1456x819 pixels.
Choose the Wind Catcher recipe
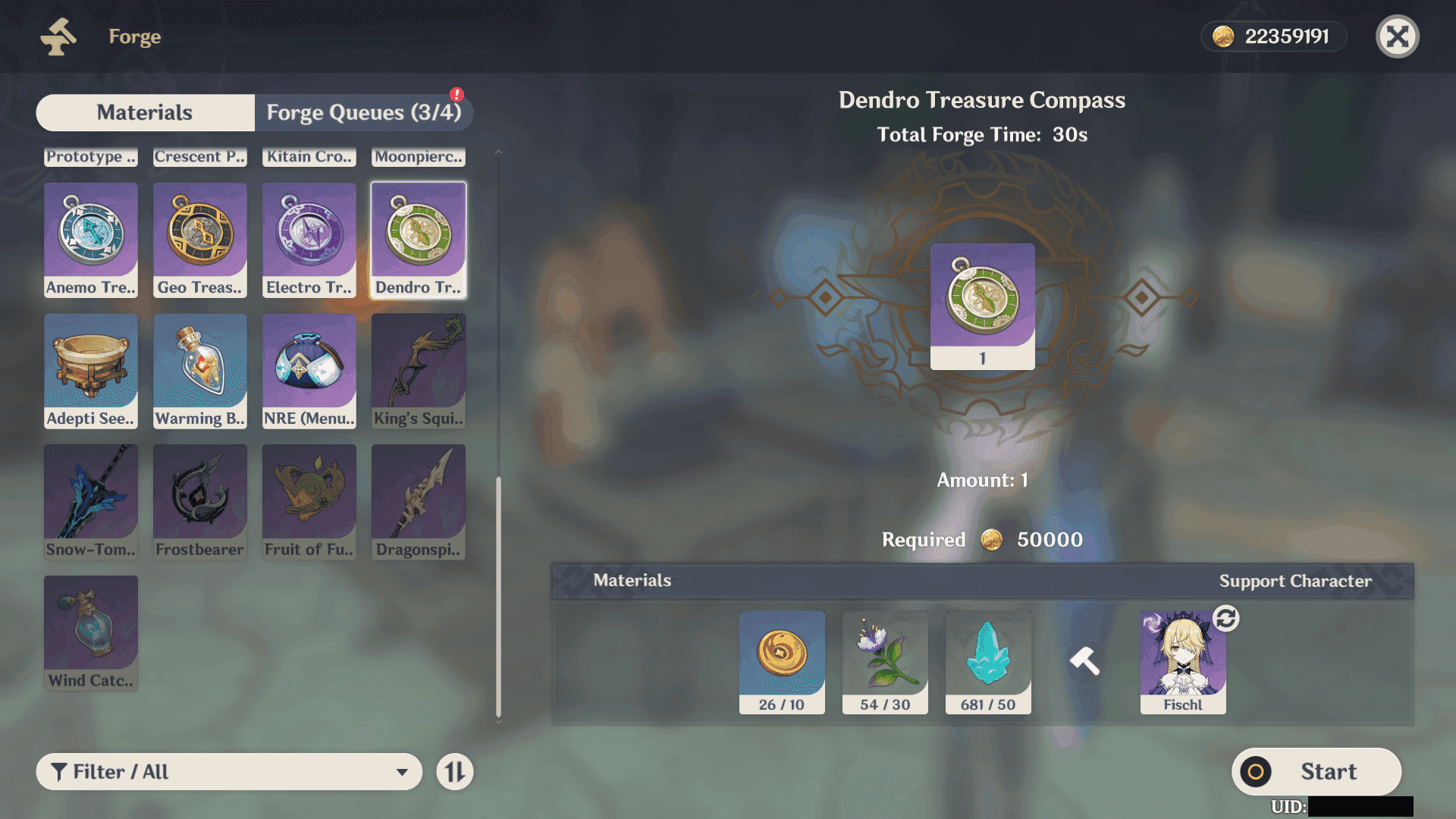[91, 633]
